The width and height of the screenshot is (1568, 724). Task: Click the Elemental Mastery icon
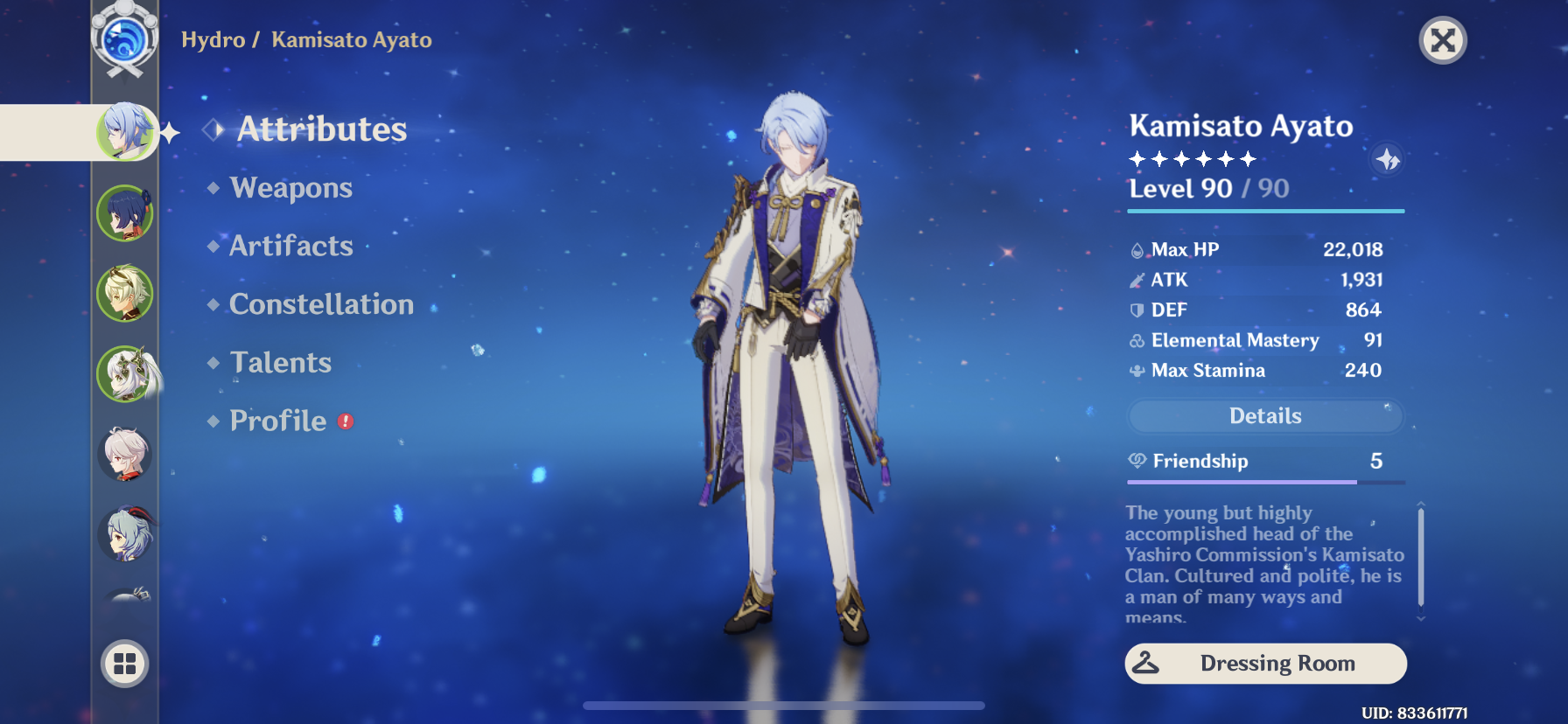[x=1136, y=340]
